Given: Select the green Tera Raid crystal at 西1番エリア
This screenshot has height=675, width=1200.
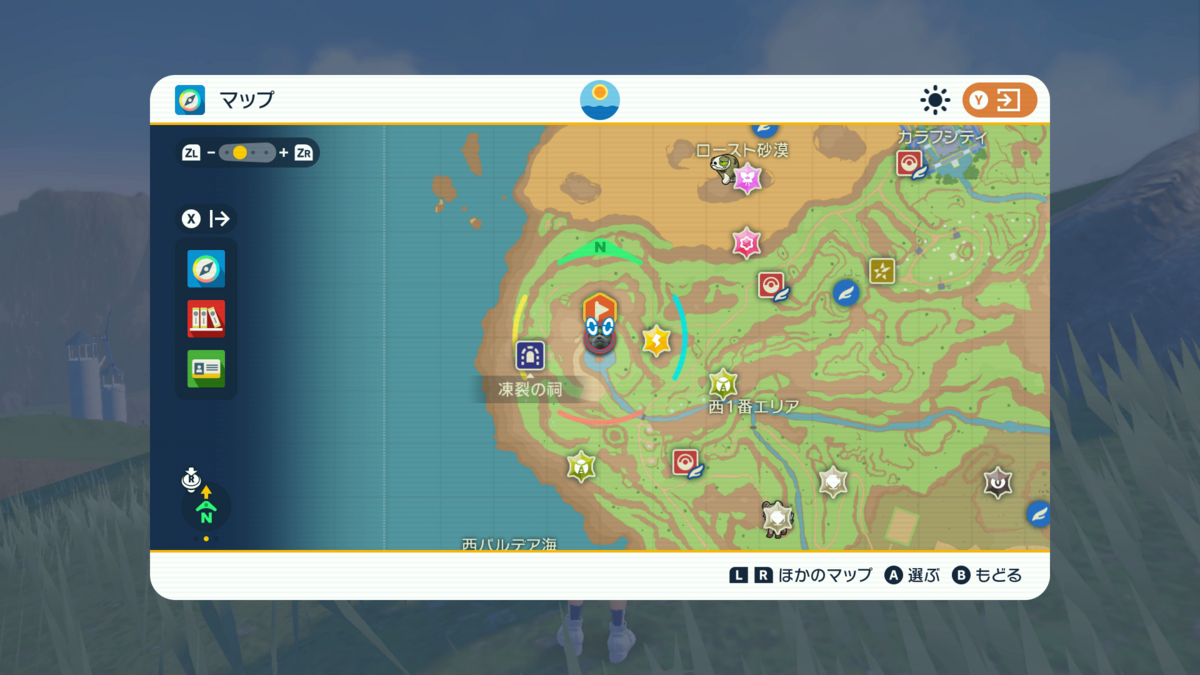Looking at the screenshot, I should pos(723,383).
